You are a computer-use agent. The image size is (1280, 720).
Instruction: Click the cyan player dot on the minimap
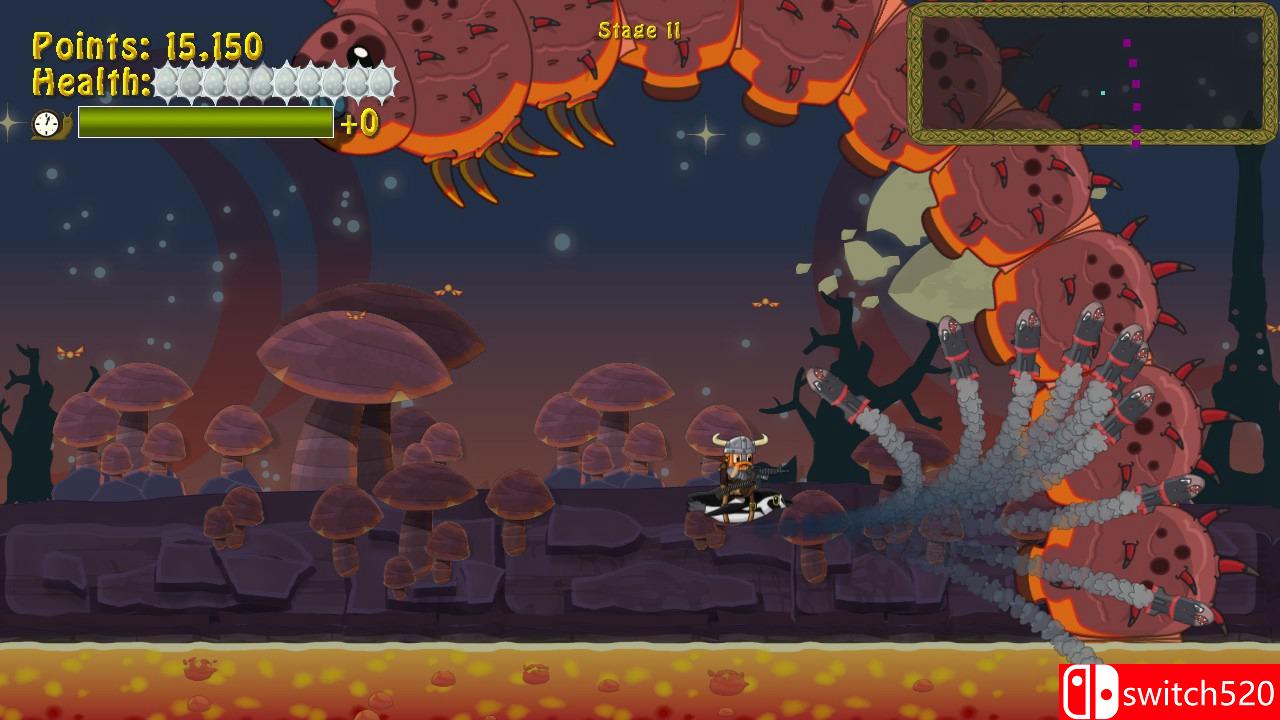[1103, 93]
